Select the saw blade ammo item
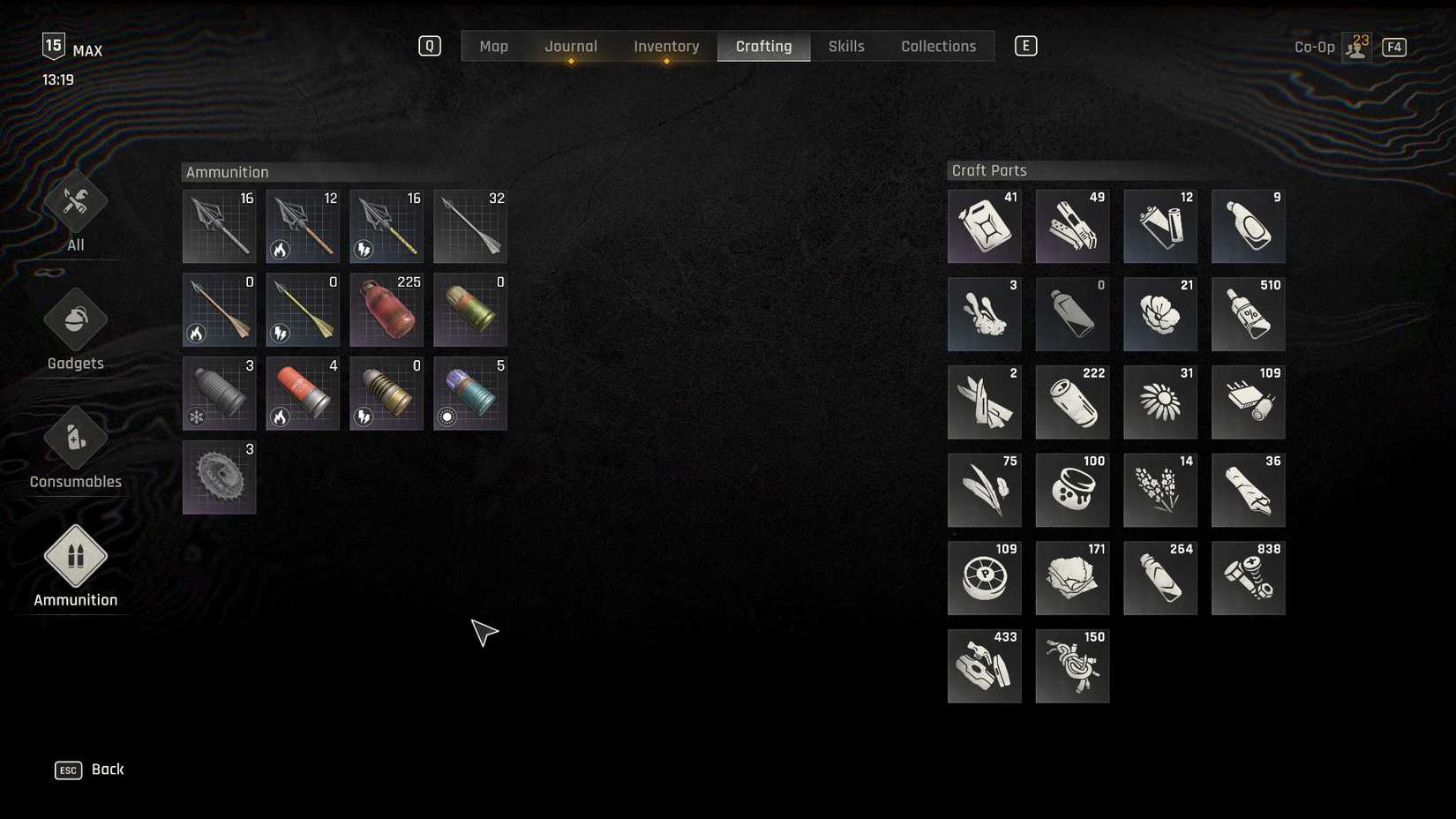This screenshot has width=1456, height=819. pyautogui.click(x=218, y=477)
